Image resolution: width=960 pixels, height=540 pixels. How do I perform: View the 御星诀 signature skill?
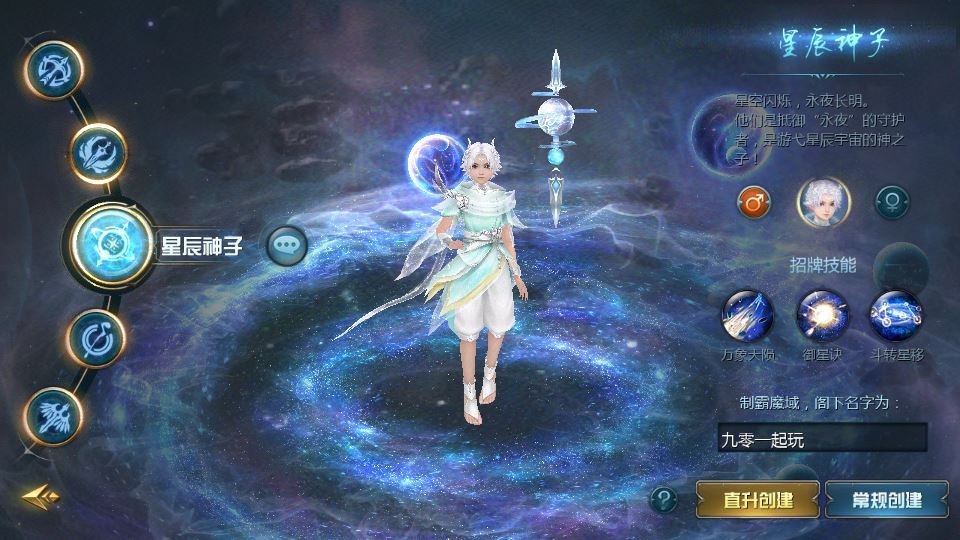point(821,314)
